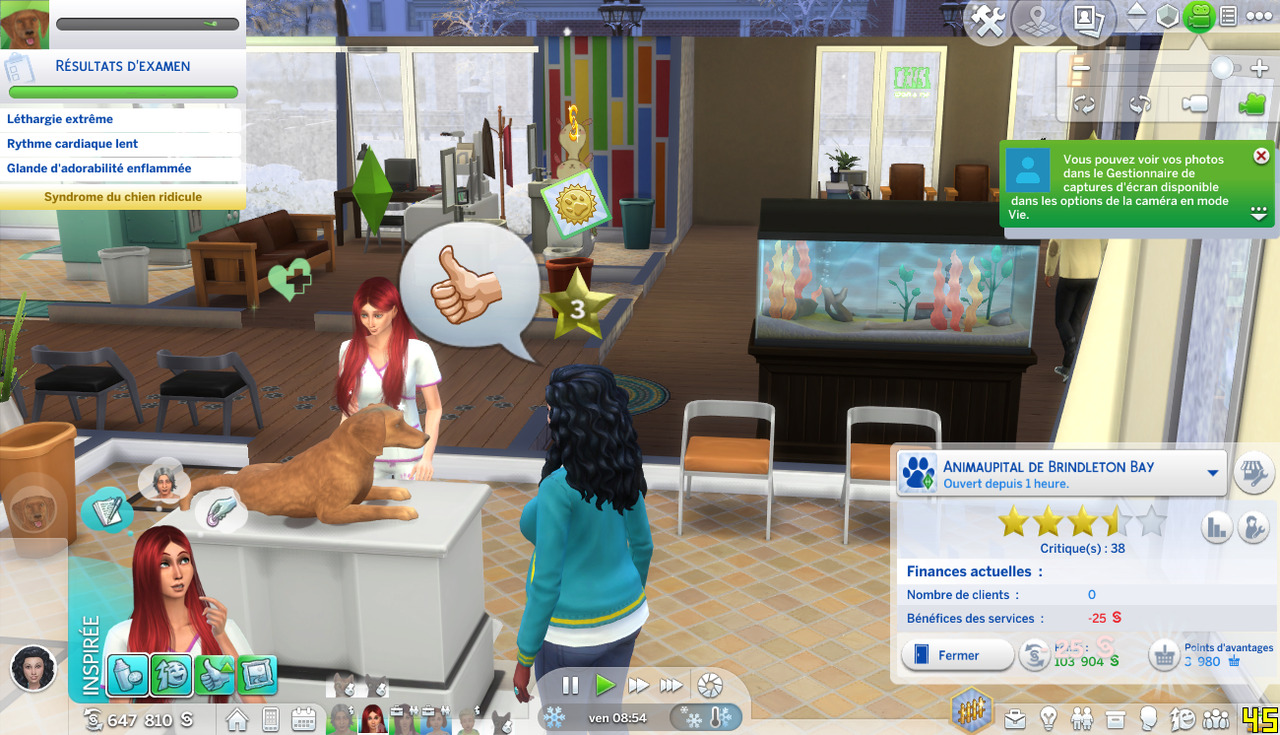1280x735 pixels.
Task: Open the three-dot game options menu
Action: click(x=1259, y=17)
